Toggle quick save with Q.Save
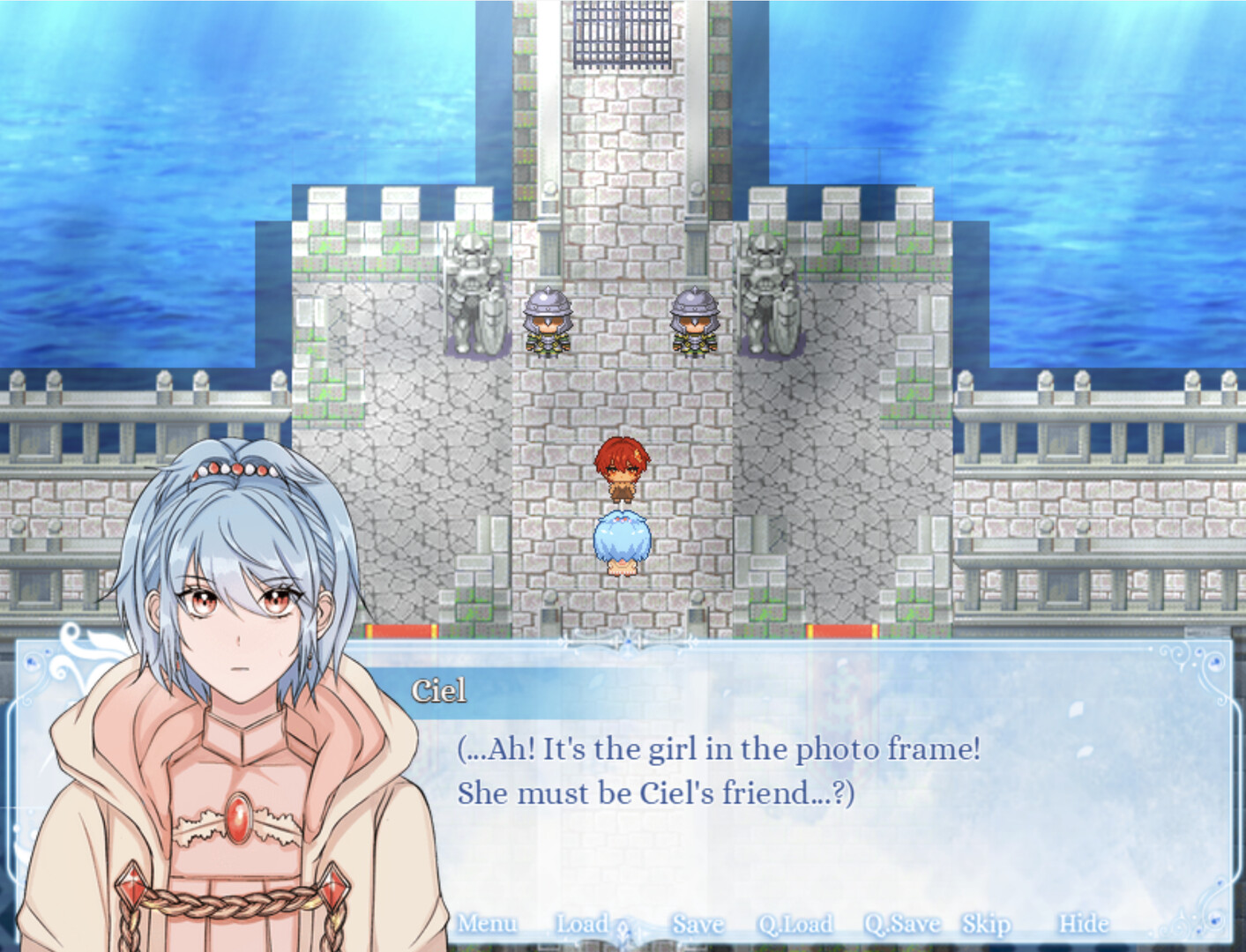 point(901,925)
